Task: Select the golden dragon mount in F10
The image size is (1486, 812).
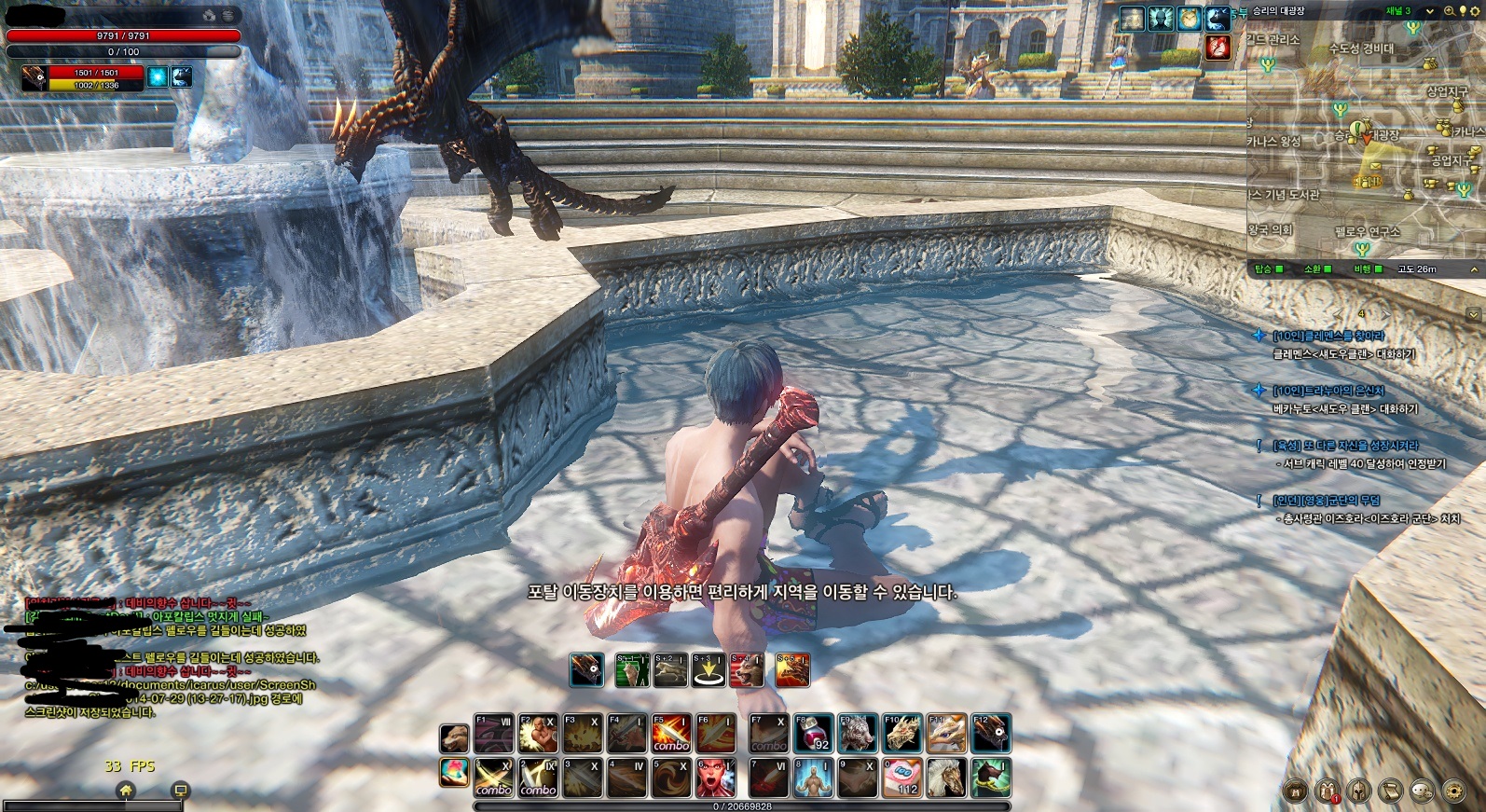Action: pyautogui.click(x=902, y=734)
